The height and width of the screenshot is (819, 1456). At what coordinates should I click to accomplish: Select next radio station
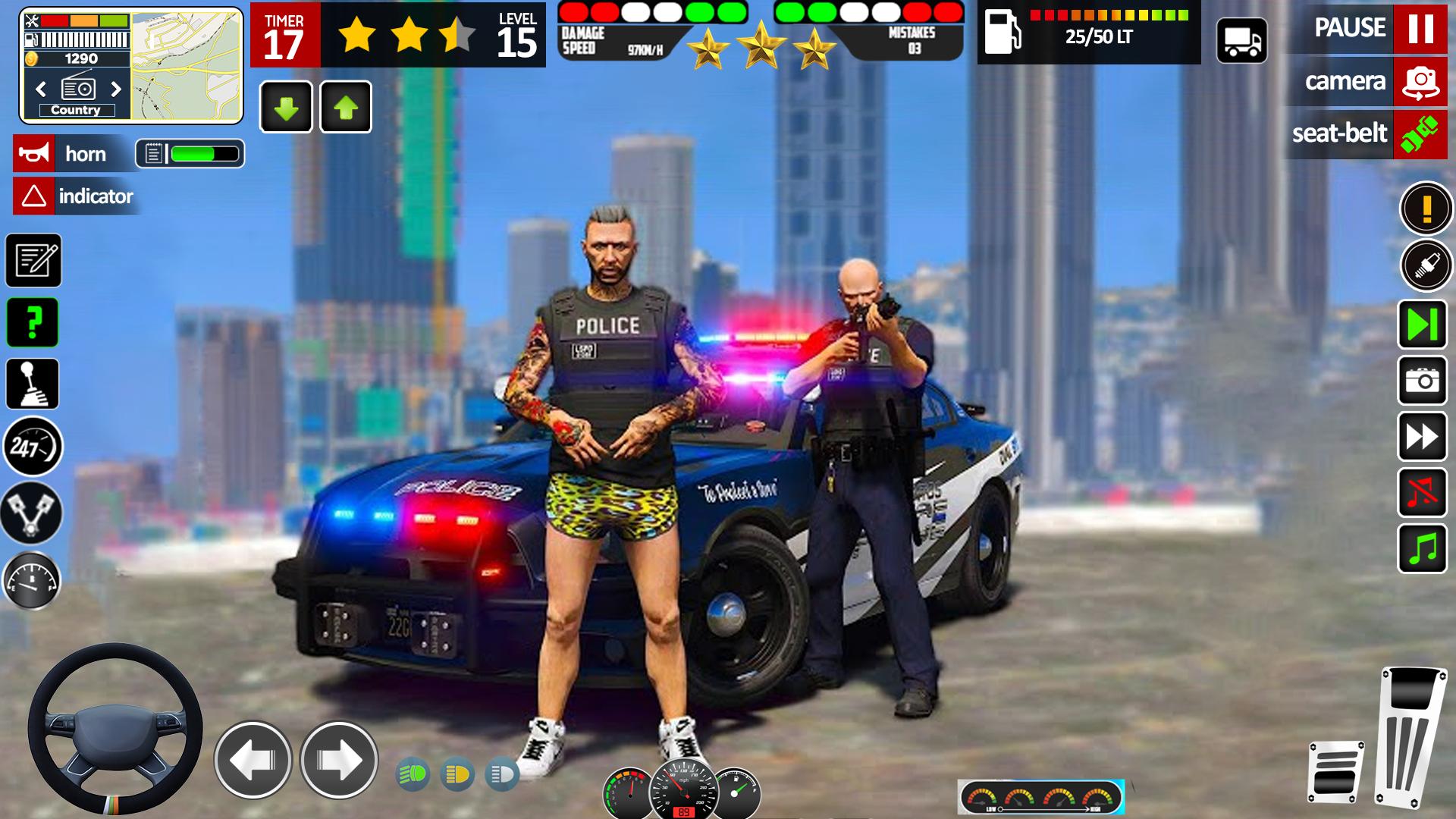[x=116, y=89]
